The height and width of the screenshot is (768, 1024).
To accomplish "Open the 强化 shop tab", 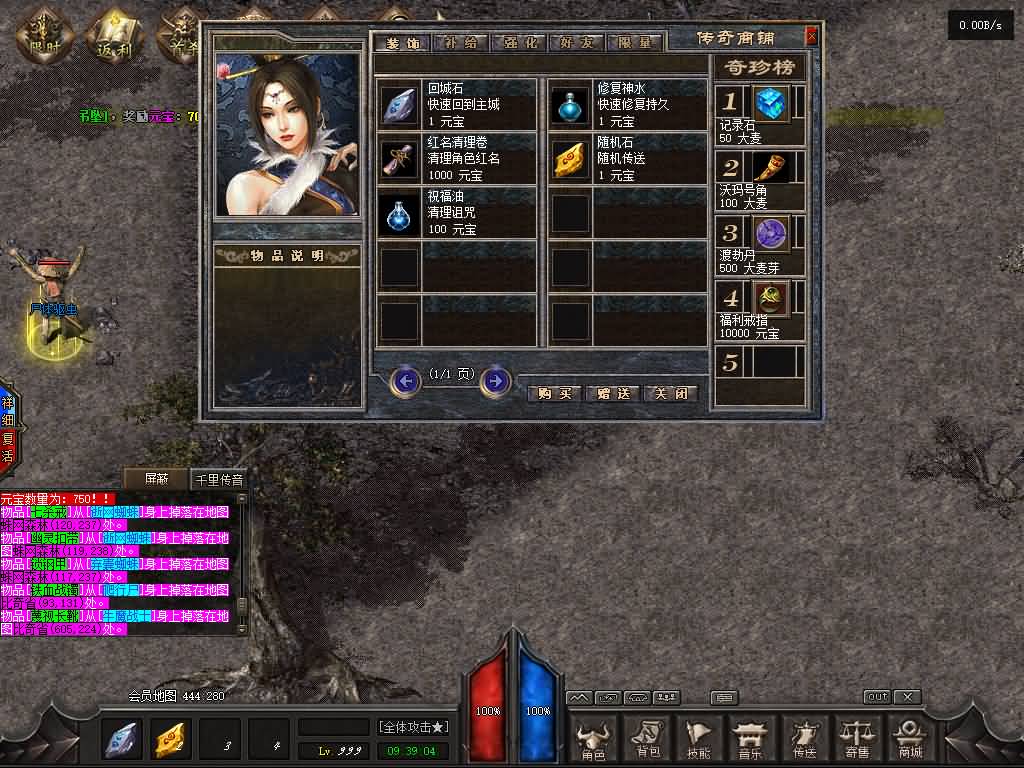I will 520,43.
